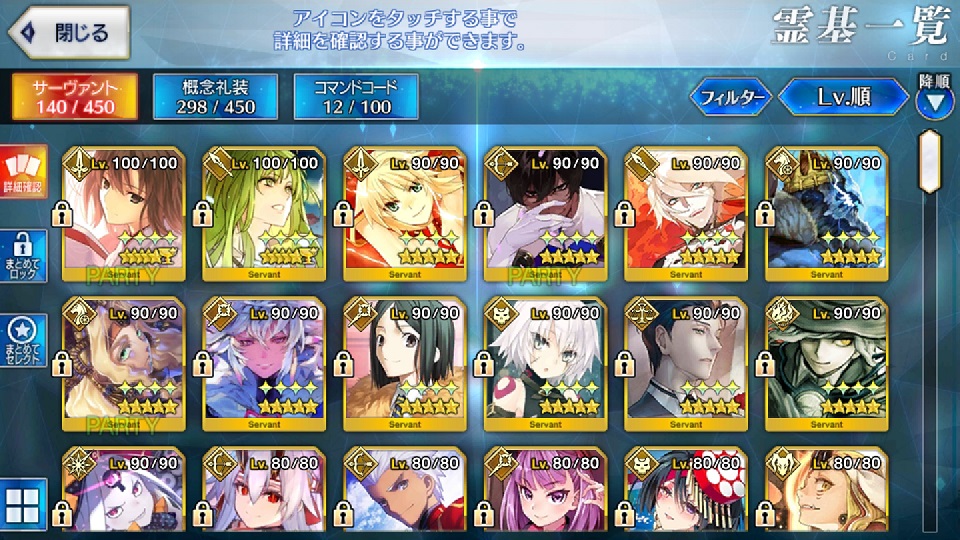Select the green-haired Lv.100 servant card
The width and height of the screenshot is (960, 540).
[264, 214]
